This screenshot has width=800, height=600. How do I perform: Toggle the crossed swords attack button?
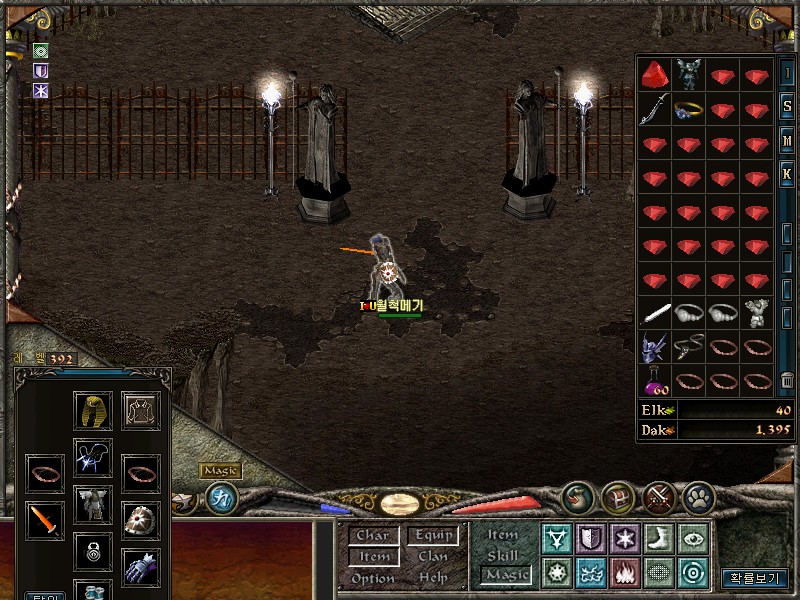[658, 496]
